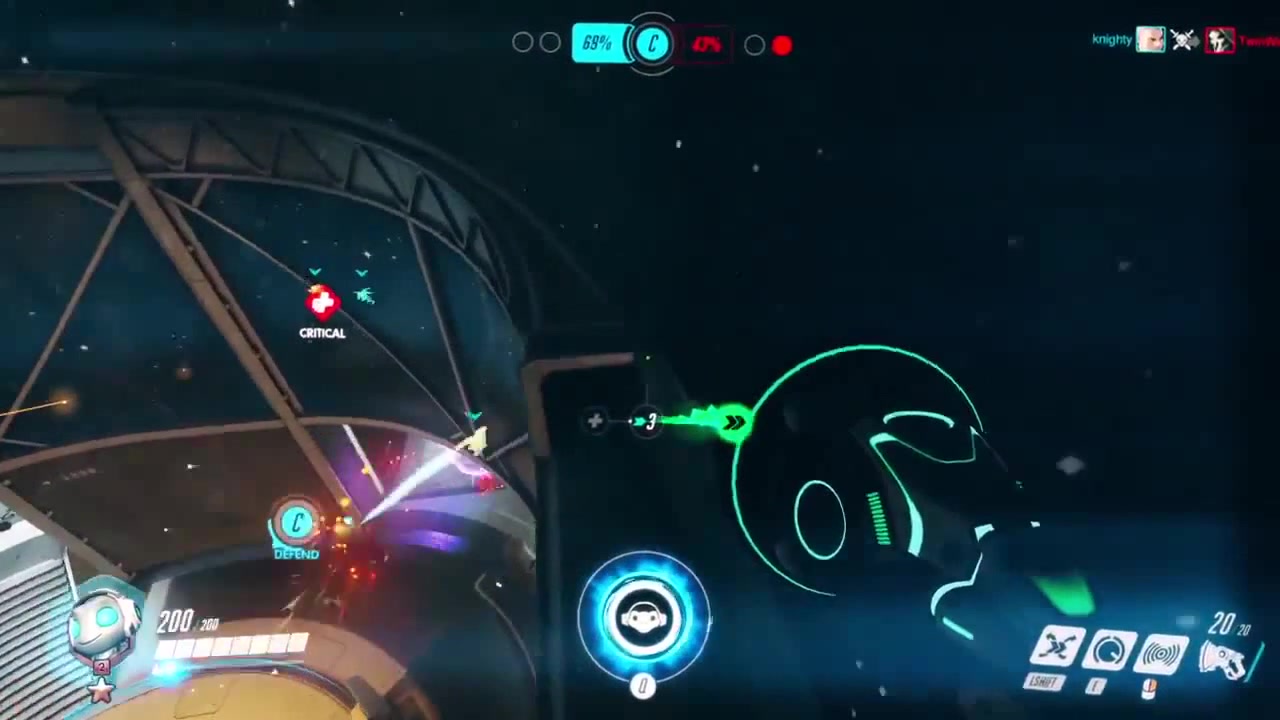This screenshot has height=720, width=1280.
Task: Click the C Defend objective marker
Action: [x=296, y=523]
